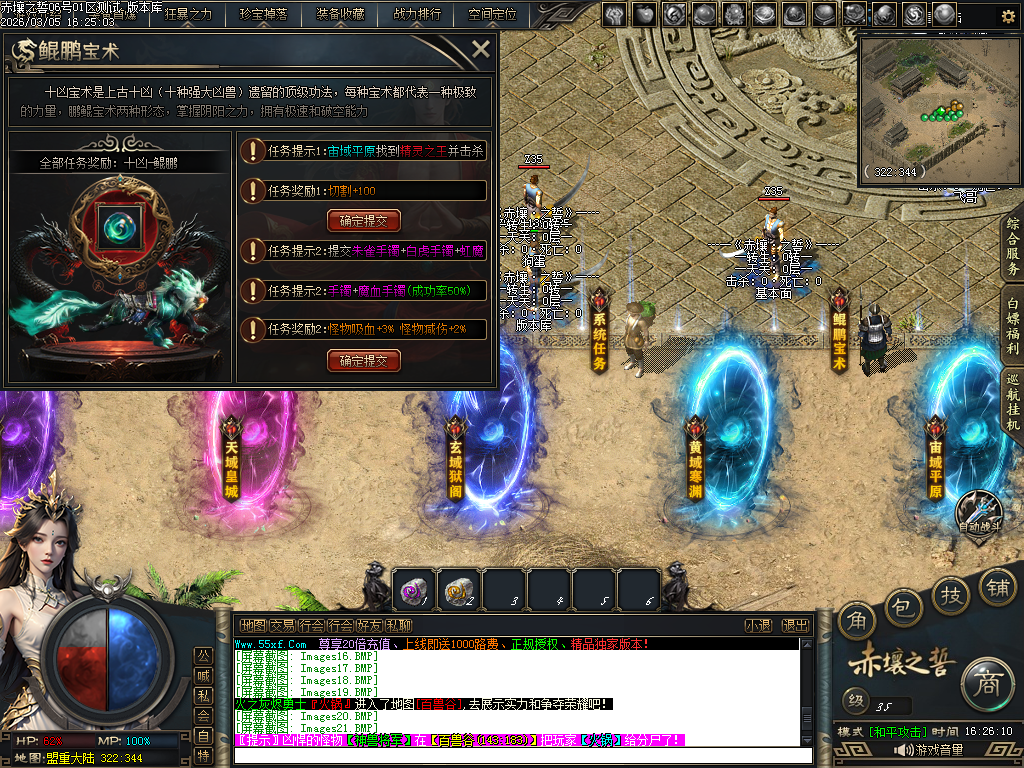Open the 空间定位 teleport menu
The height and width of the screenshot is (768, 1024).
point(492,14)
